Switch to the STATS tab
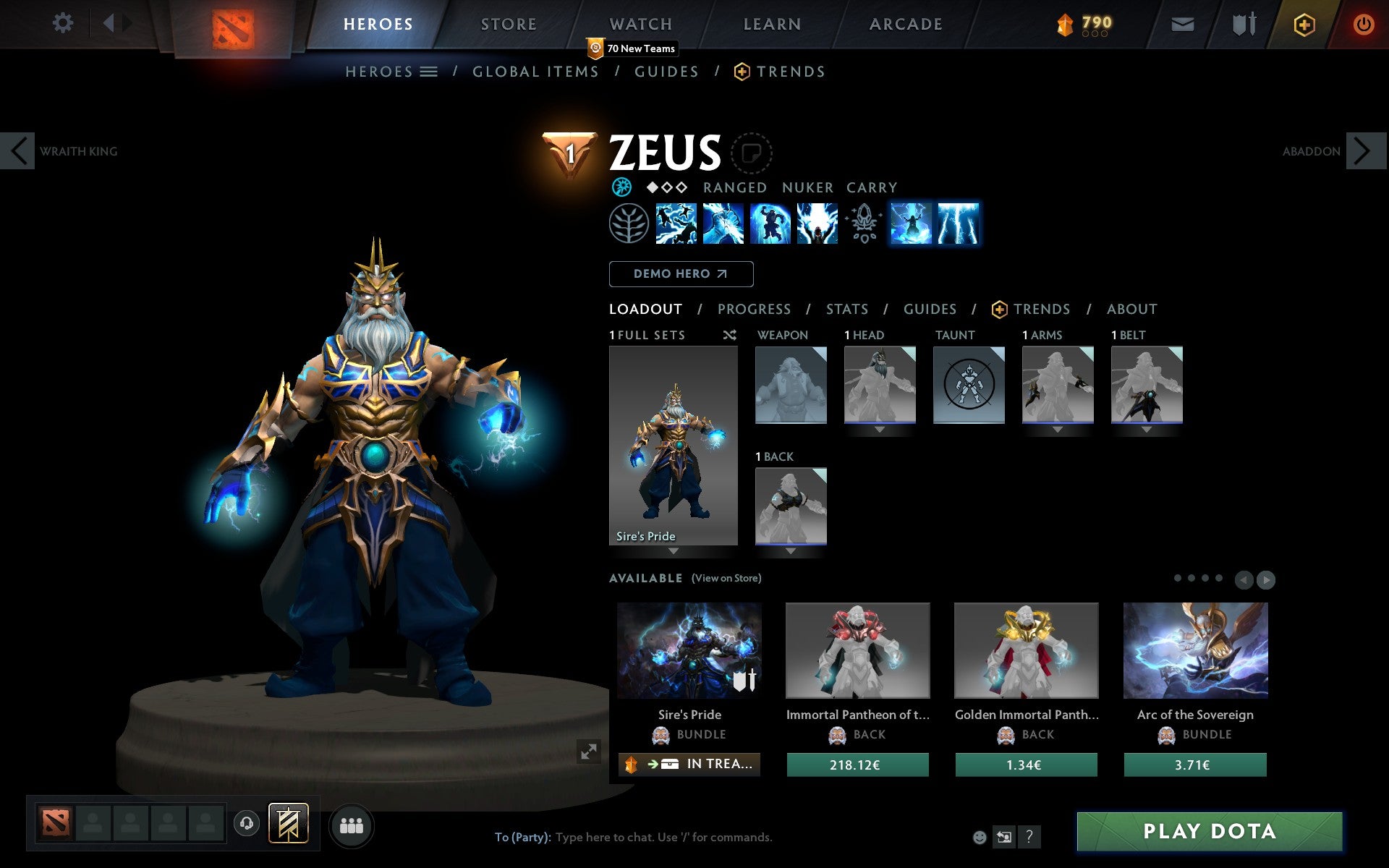The image size is (1389, 868). [846, 310]
